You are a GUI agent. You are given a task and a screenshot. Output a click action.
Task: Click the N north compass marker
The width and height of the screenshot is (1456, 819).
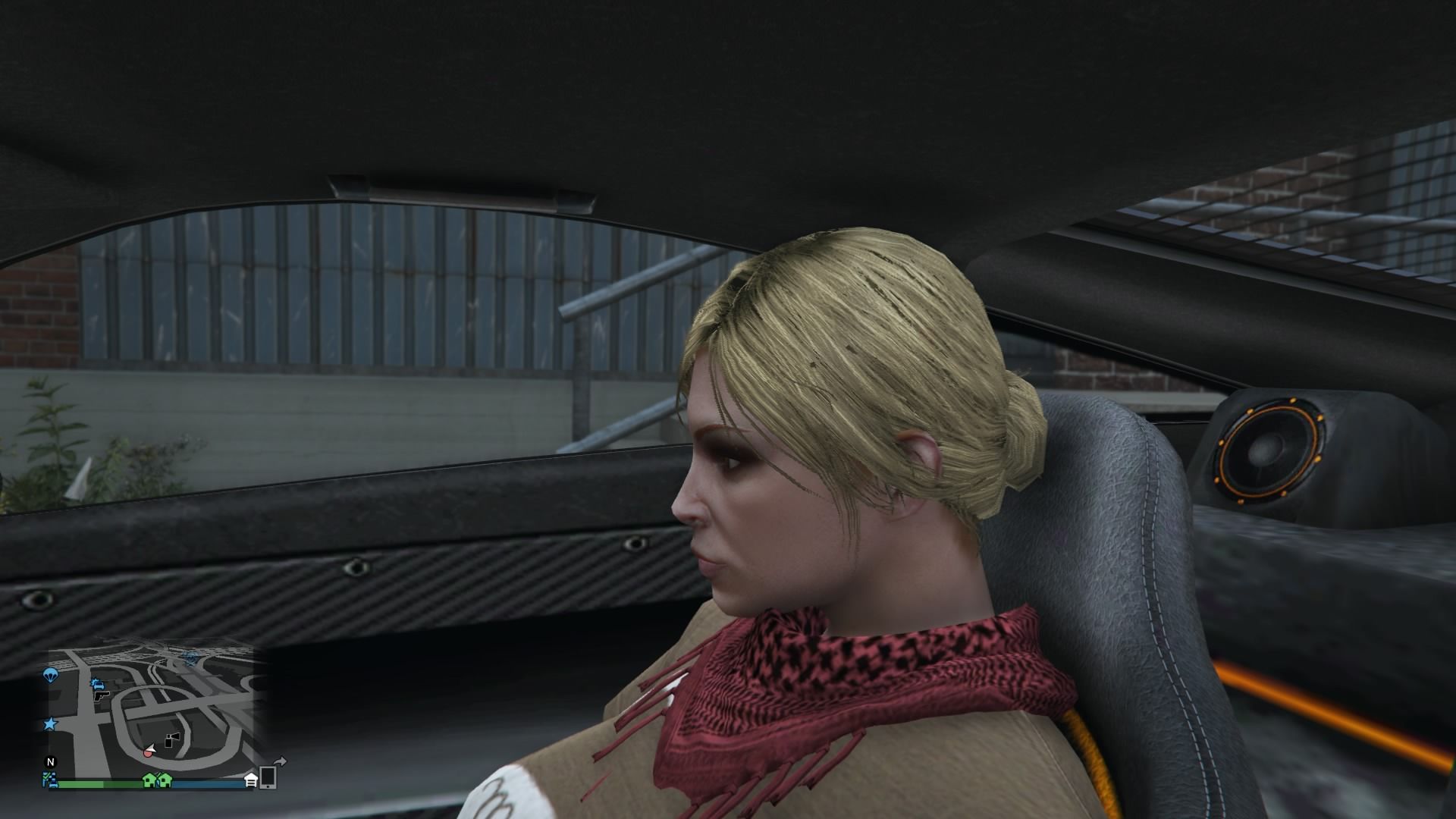tap(50, 761)
